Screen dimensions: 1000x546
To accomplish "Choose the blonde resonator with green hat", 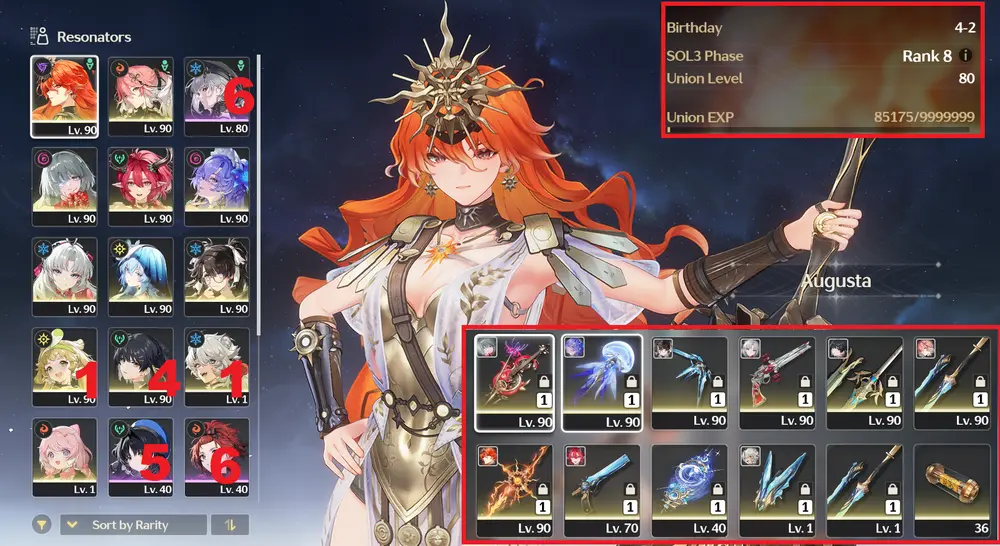I will coord(64,365).
